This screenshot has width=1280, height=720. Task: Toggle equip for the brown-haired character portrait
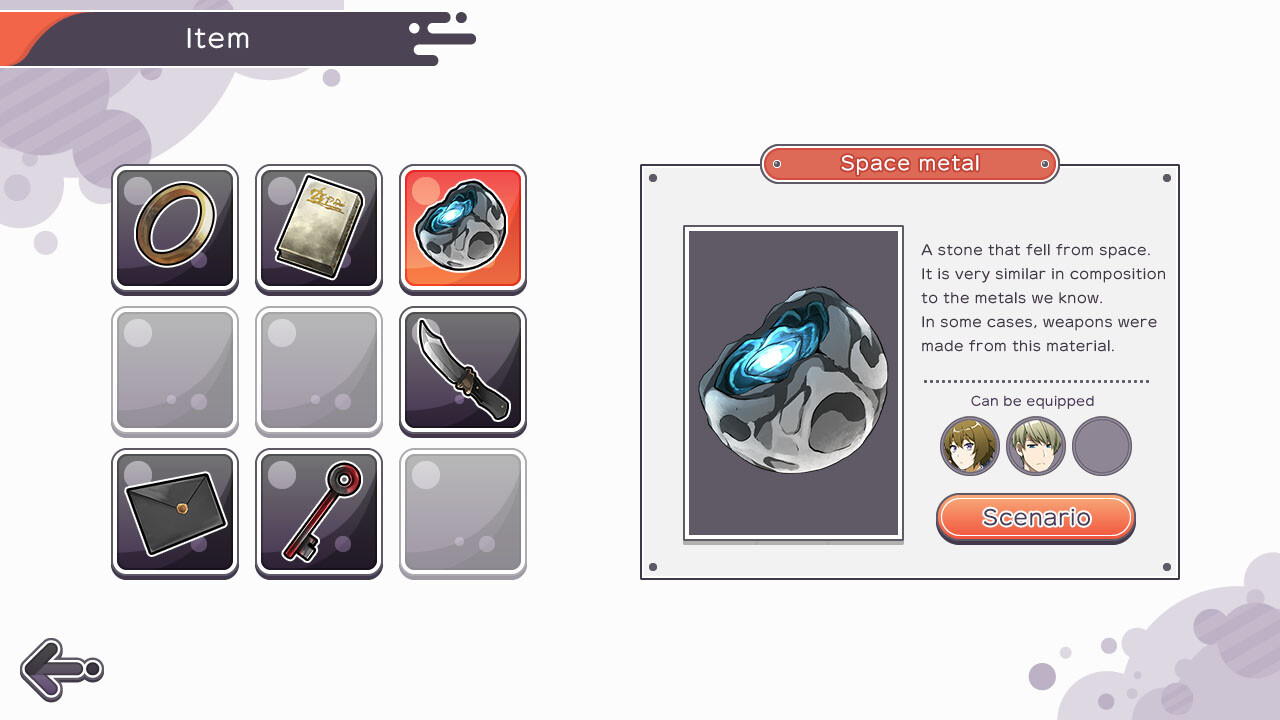tap(969, 446)
